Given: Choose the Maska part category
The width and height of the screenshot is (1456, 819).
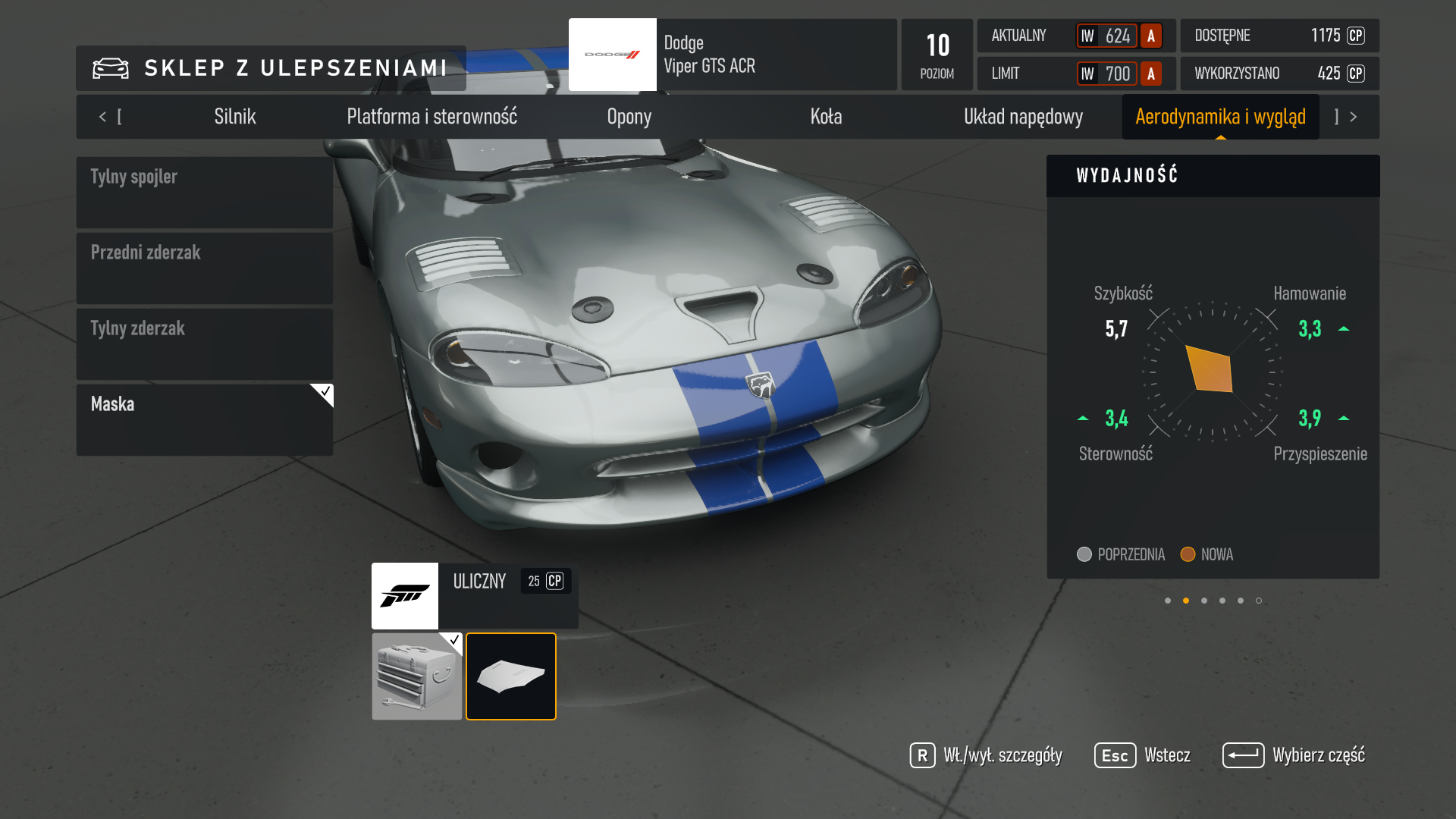Looking at the screenshot, I should coord(205,420).
